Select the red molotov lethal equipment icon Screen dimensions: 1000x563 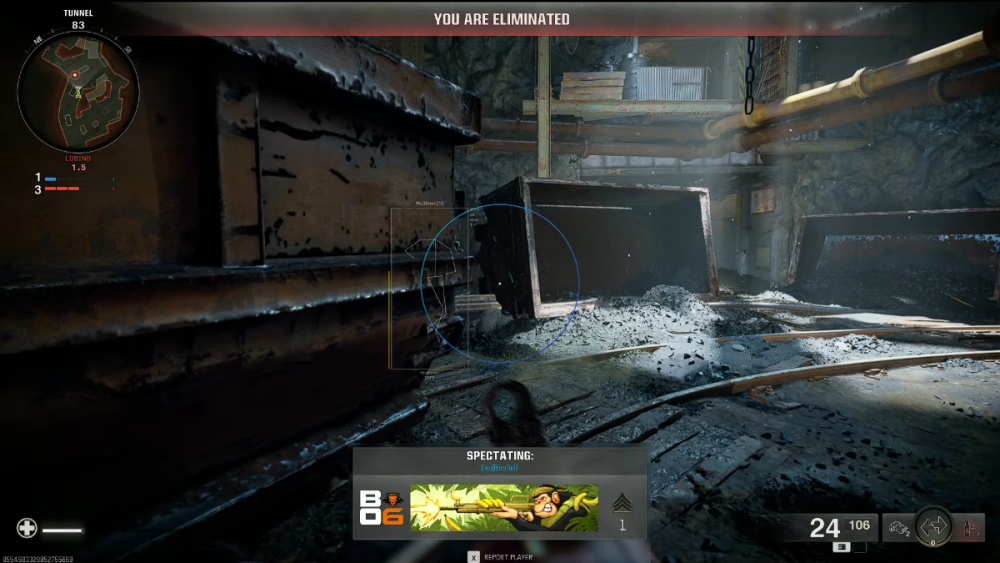[x=969, y=526]
